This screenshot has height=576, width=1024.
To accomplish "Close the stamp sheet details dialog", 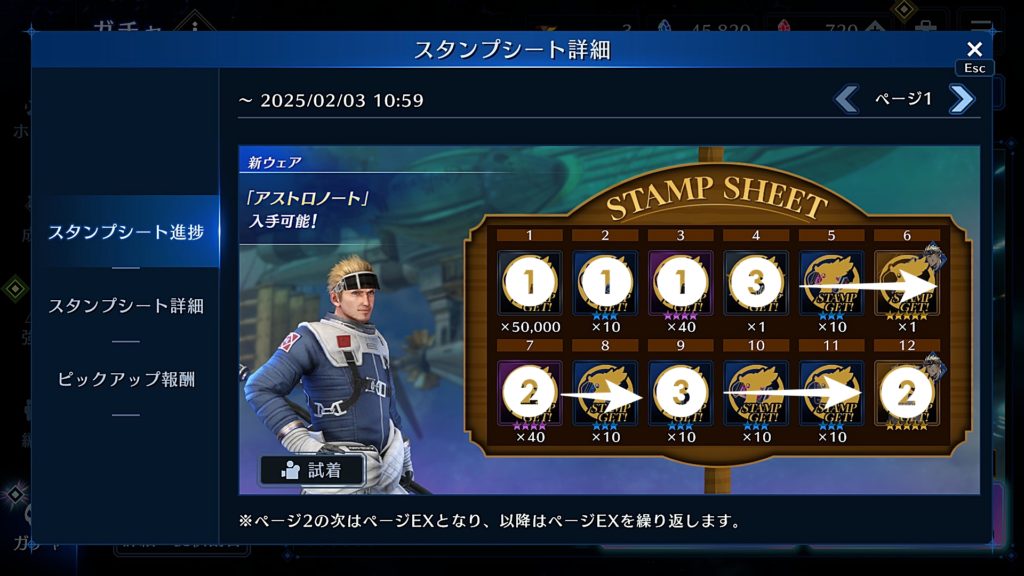I will [974, 49].
